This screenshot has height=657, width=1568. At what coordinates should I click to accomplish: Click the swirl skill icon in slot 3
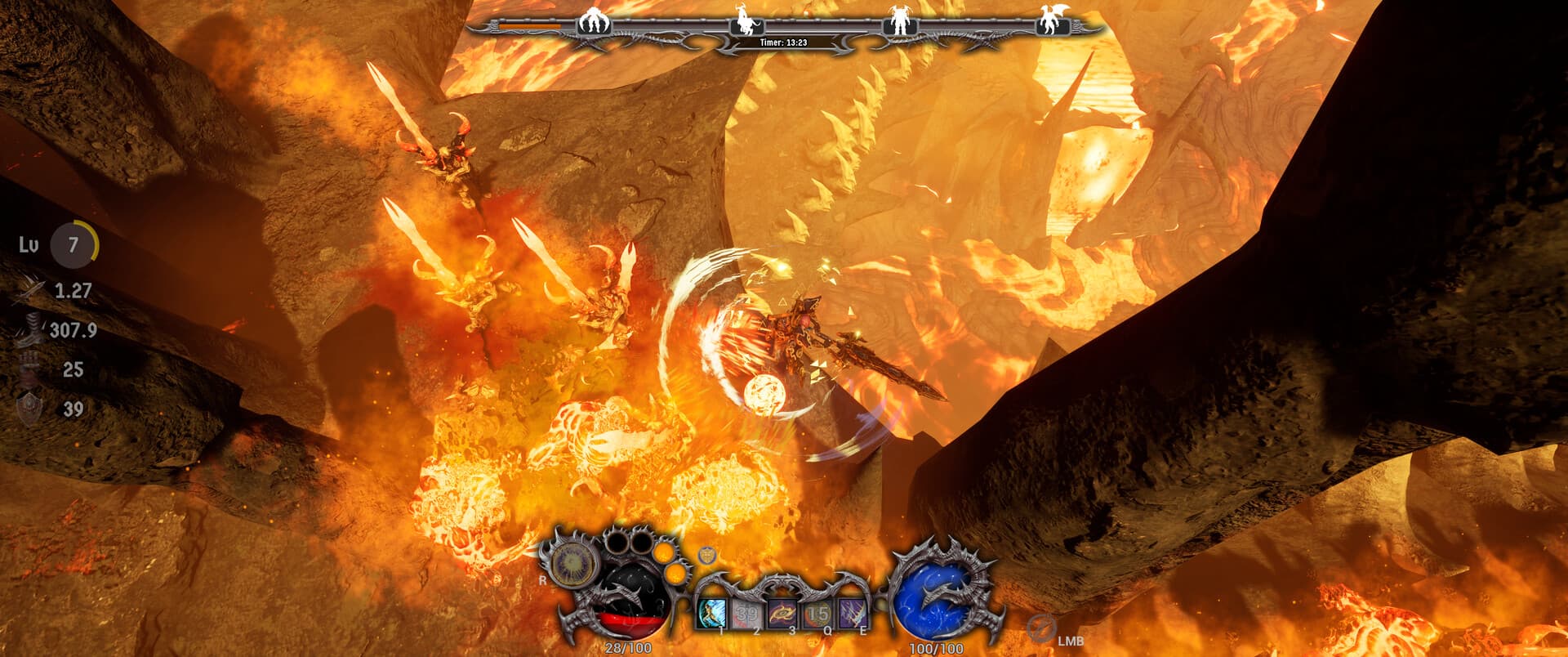coord(782,613)
